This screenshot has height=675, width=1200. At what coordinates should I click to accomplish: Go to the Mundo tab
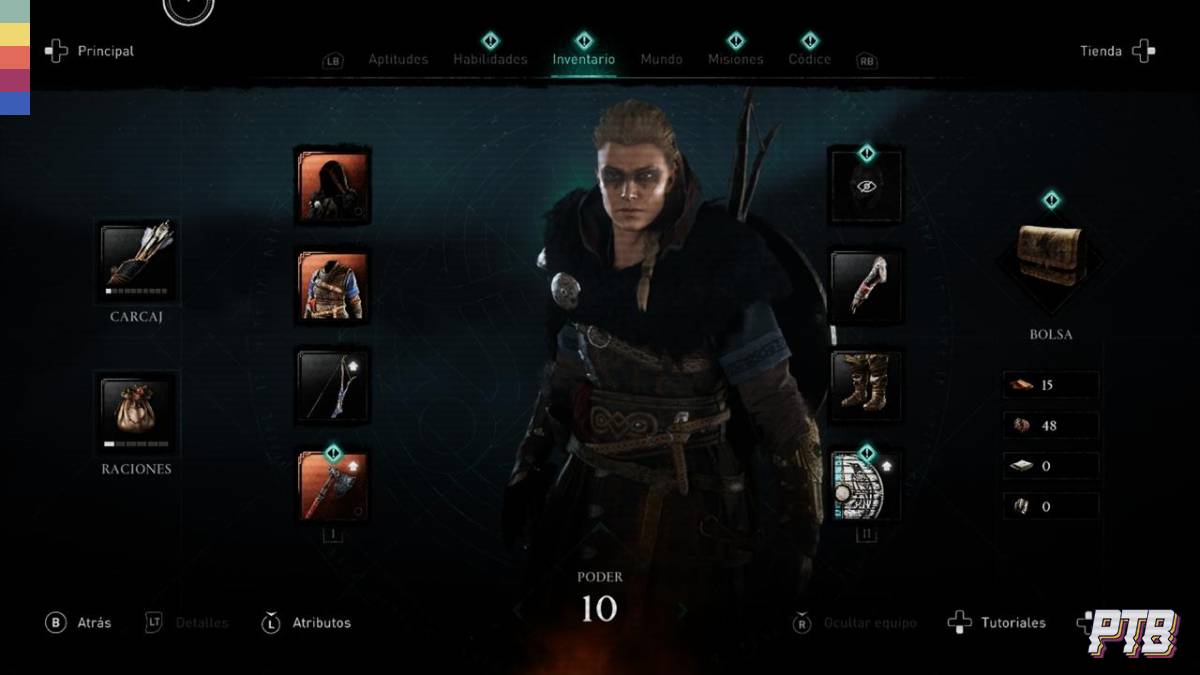(661, 59)
